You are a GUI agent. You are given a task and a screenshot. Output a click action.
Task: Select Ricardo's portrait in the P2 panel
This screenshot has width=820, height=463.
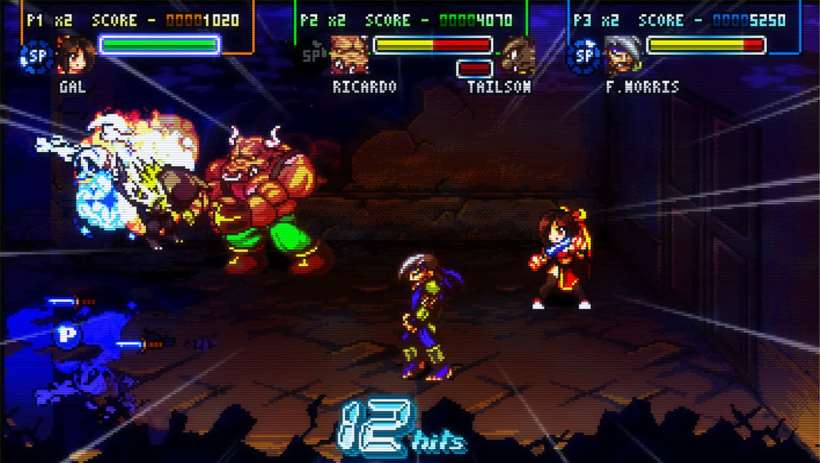click(x=349, y=54)
